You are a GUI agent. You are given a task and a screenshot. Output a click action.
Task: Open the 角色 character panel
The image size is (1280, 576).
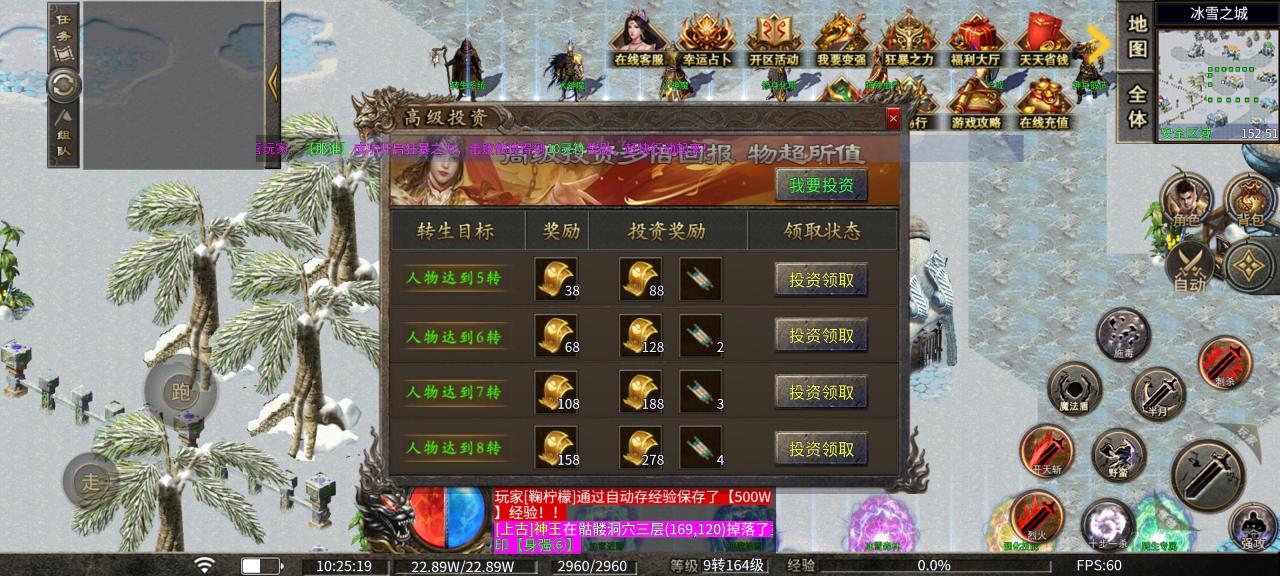click(1187, 201)
